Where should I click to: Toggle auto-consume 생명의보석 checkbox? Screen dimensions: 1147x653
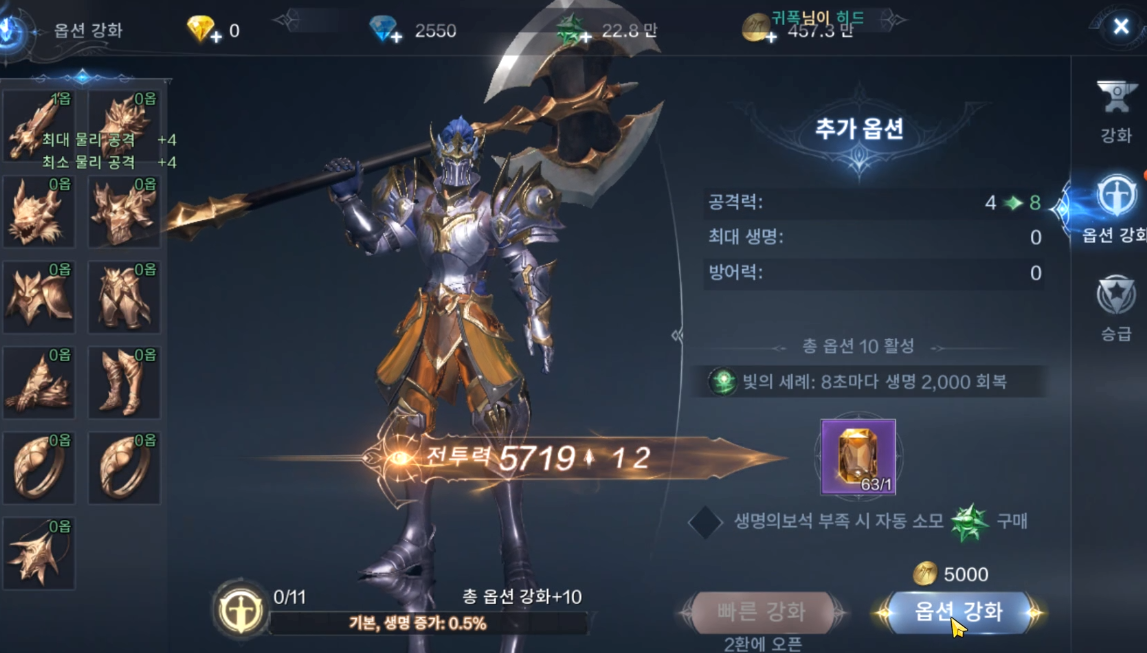[705, 521]
